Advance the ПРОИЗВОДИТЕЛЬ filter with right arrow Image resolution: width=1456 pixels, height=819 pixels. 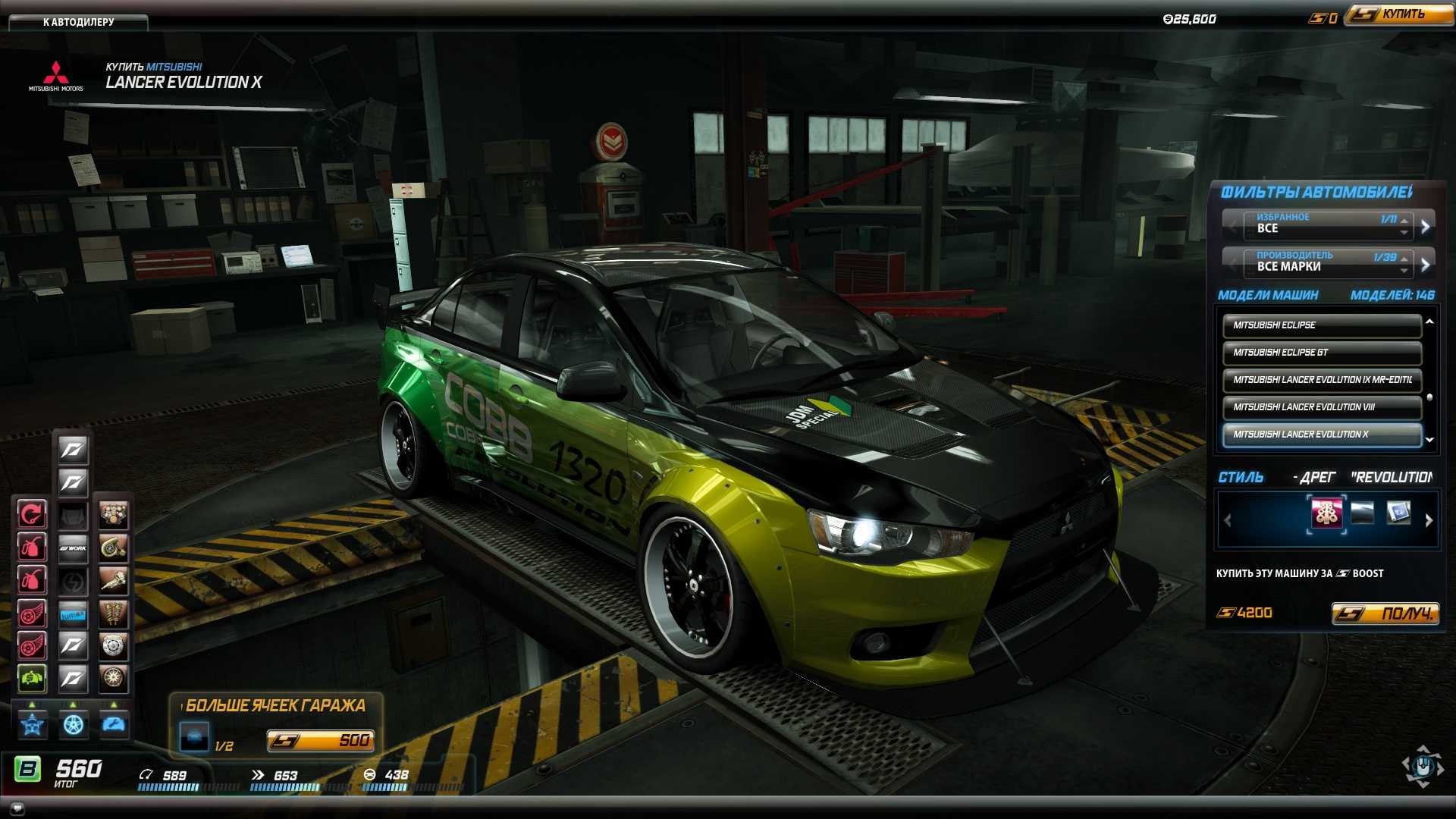[1425, 264]
